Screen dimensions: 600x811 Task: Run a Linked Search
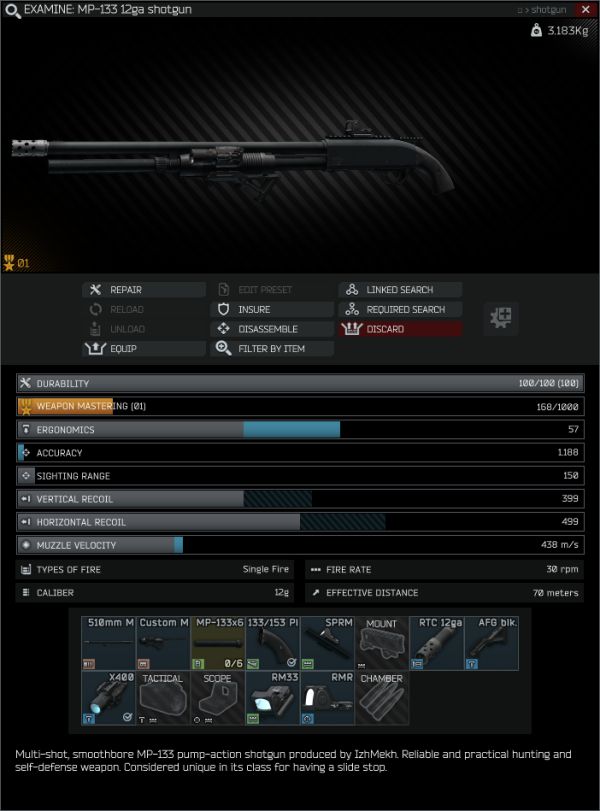pos(400,290)
